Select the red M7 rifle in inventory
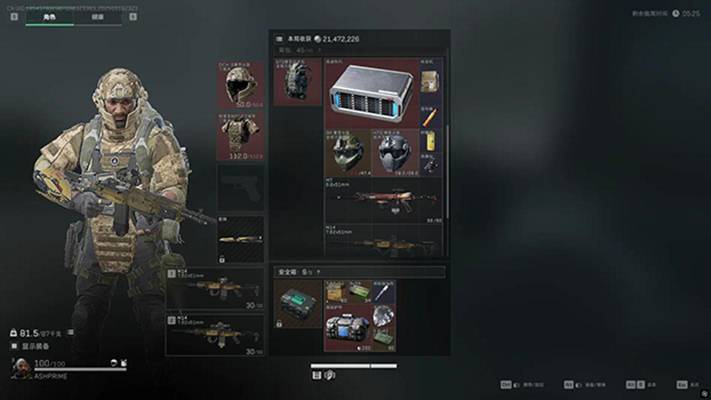The height and width of the screenshot is (400, 711). pos(383,200)
